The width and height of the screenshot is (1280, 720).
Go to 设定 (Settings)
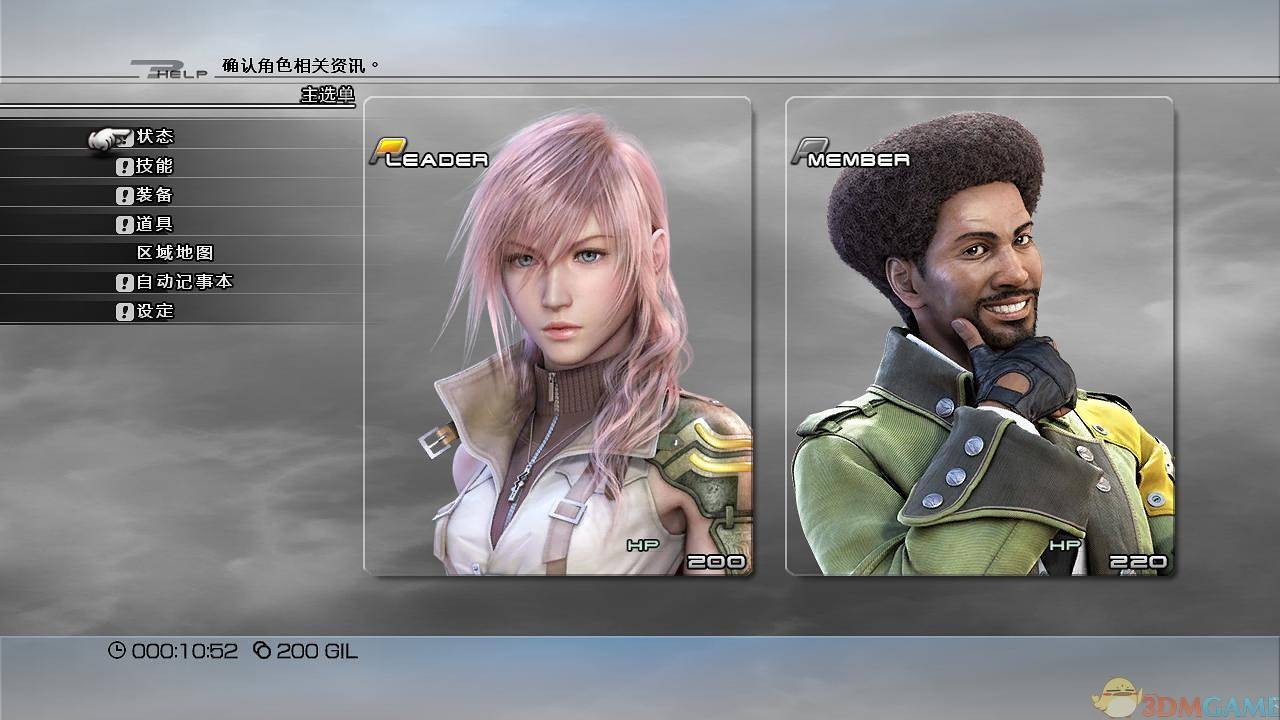pyautogui.click(x=155, y=311)
